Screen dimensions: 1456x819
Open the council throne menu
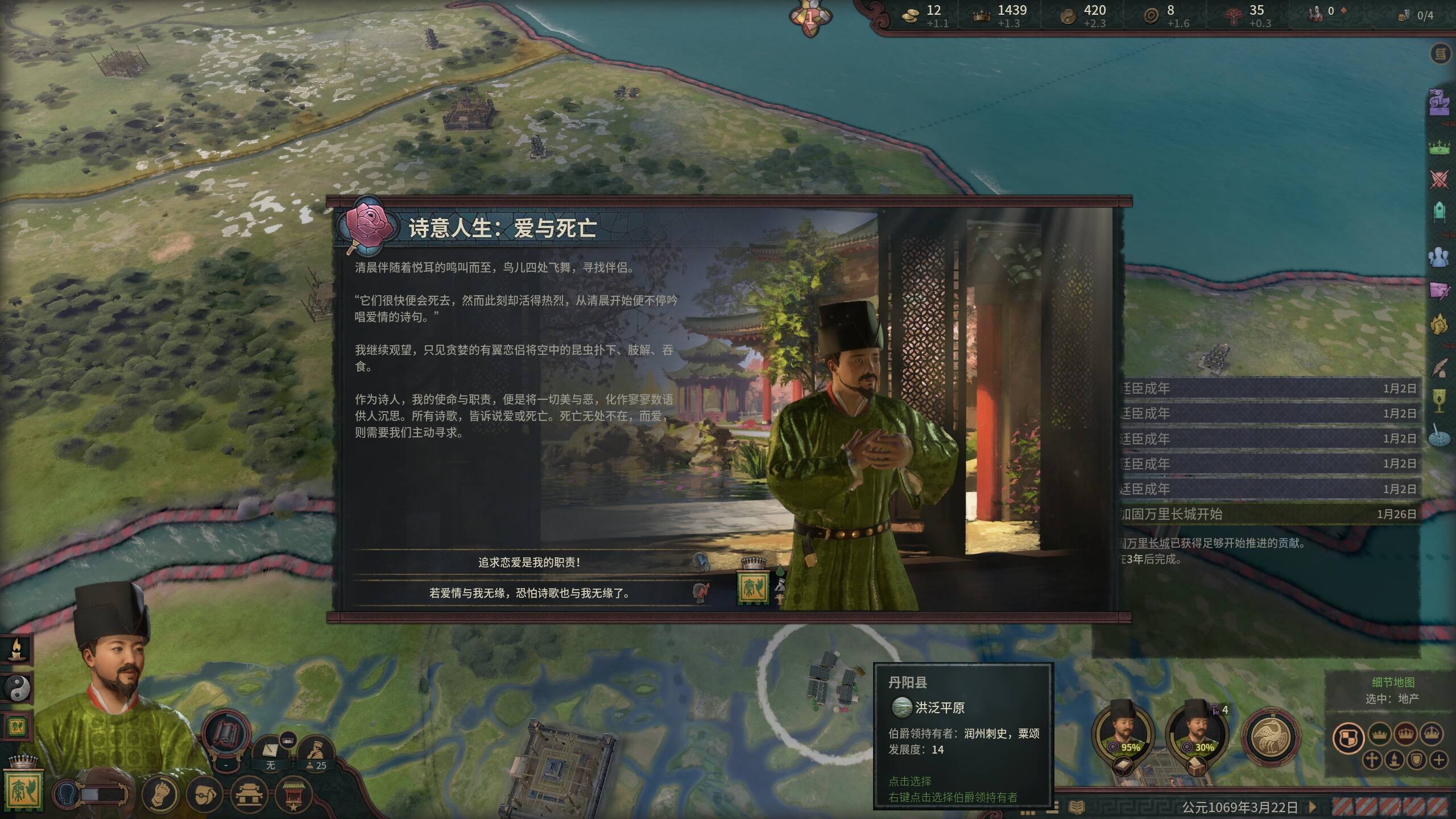(1440, 213)
